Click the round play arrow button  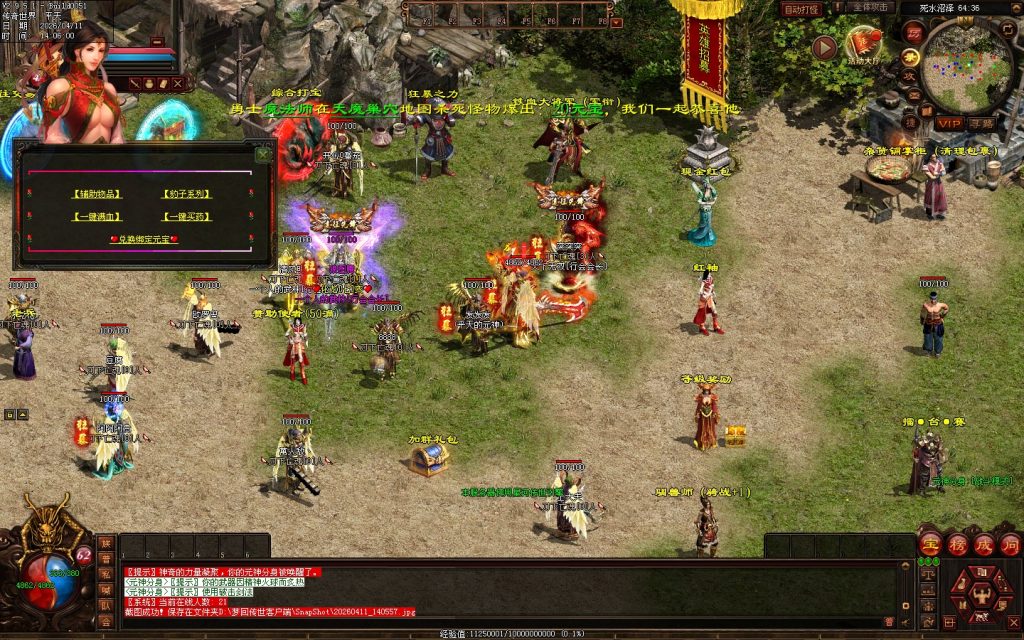(x=824, y=46)
